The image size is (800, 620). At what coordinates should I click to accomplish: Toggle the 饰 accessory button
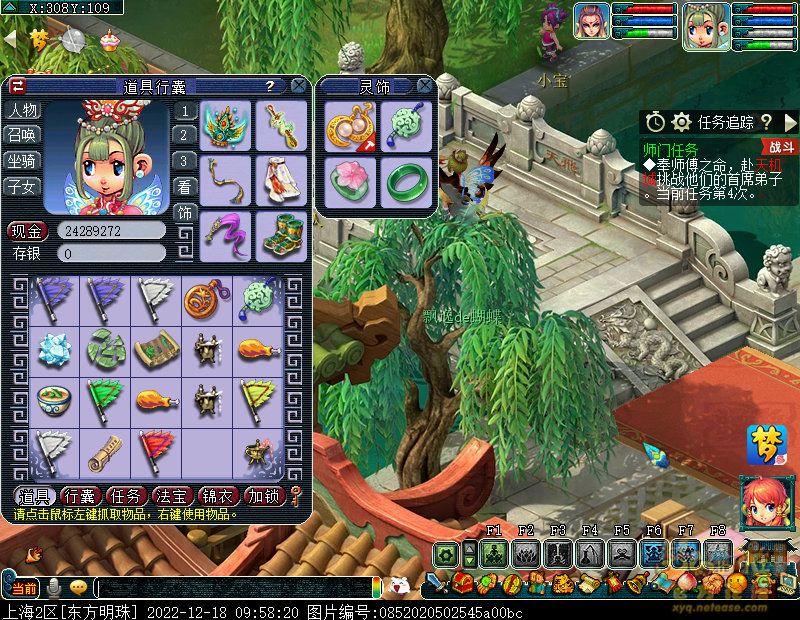click(x=185, y=212)
